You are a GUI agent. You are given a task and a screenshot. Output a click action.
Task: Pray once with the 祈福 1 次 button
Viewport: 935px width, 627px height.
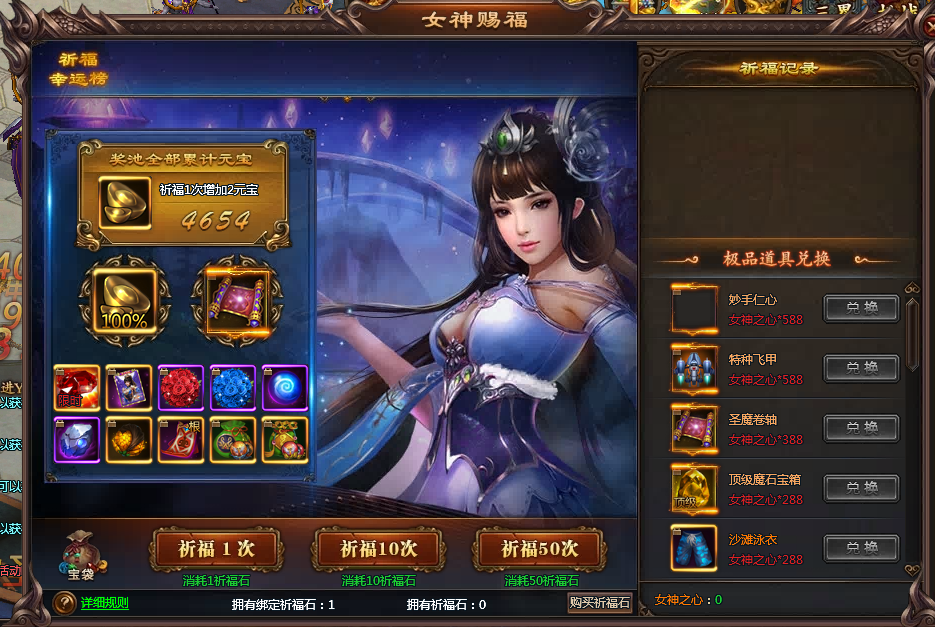click(216, 549)
